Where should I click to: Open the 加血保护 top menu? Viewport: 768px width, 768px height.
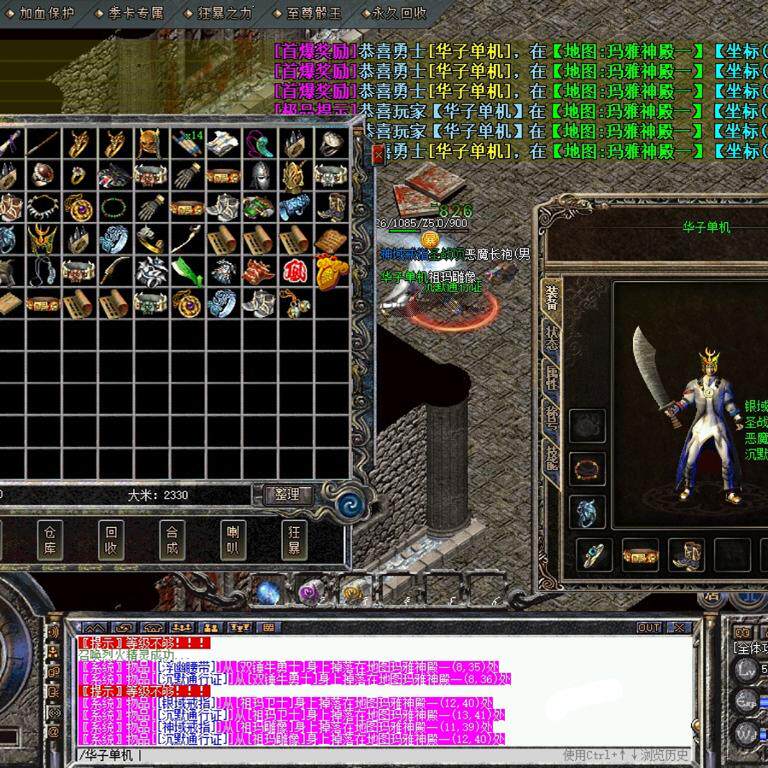(x=46, y=13)
